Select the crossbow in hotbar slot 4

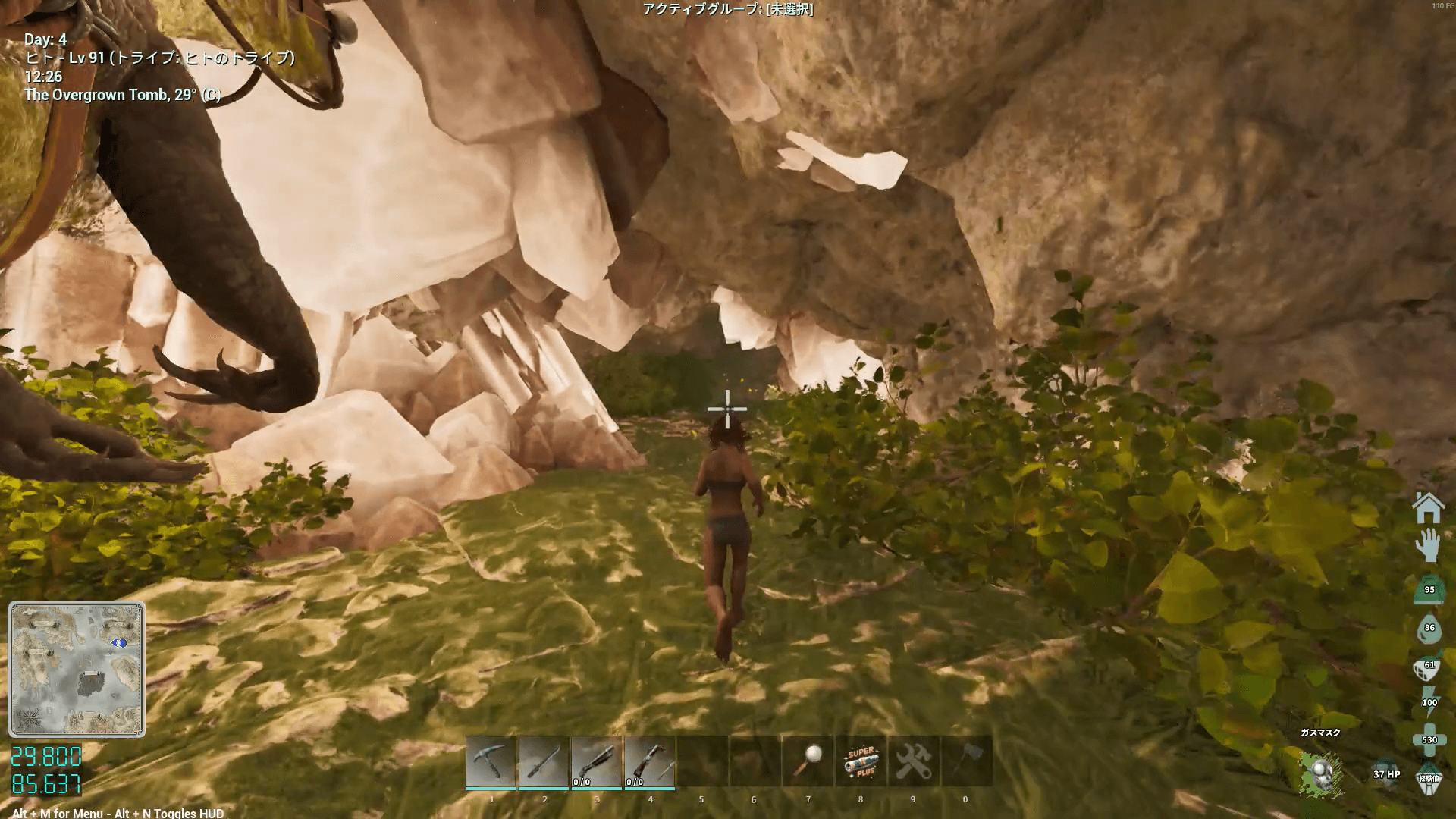pos(649,762)
